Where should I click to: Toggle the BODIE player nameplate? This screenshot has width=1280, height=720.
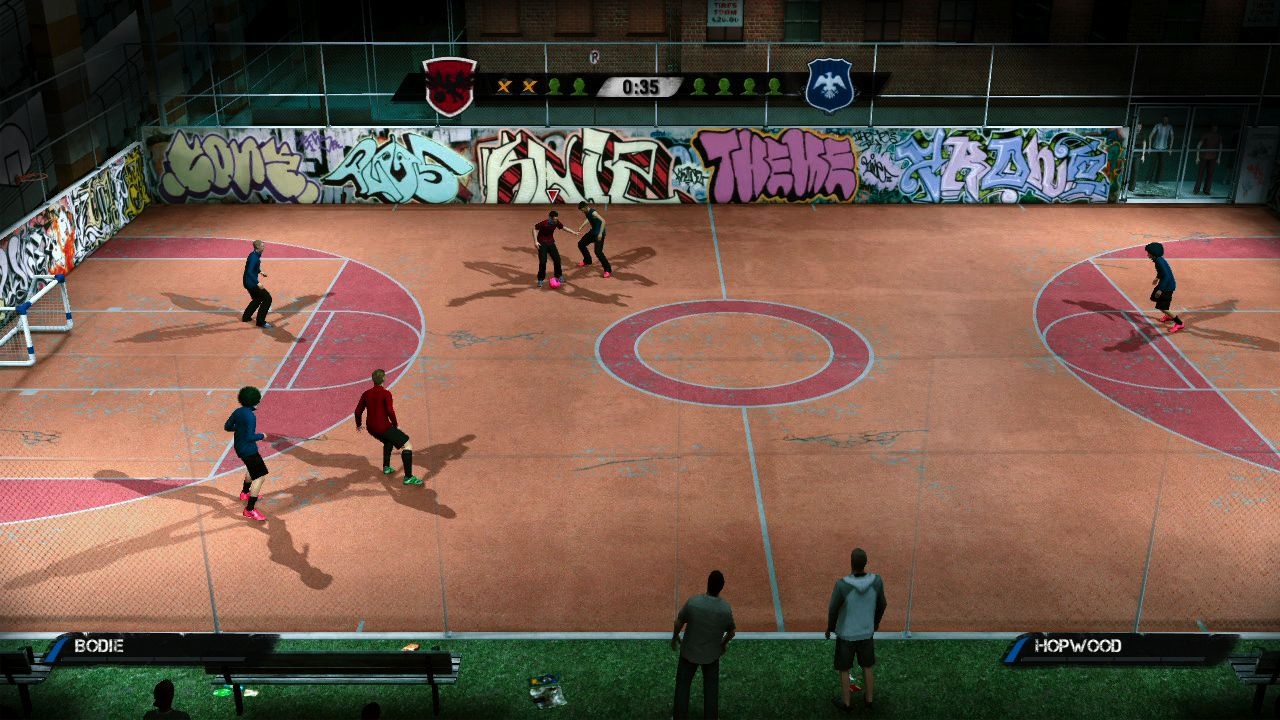pos(98,646)
